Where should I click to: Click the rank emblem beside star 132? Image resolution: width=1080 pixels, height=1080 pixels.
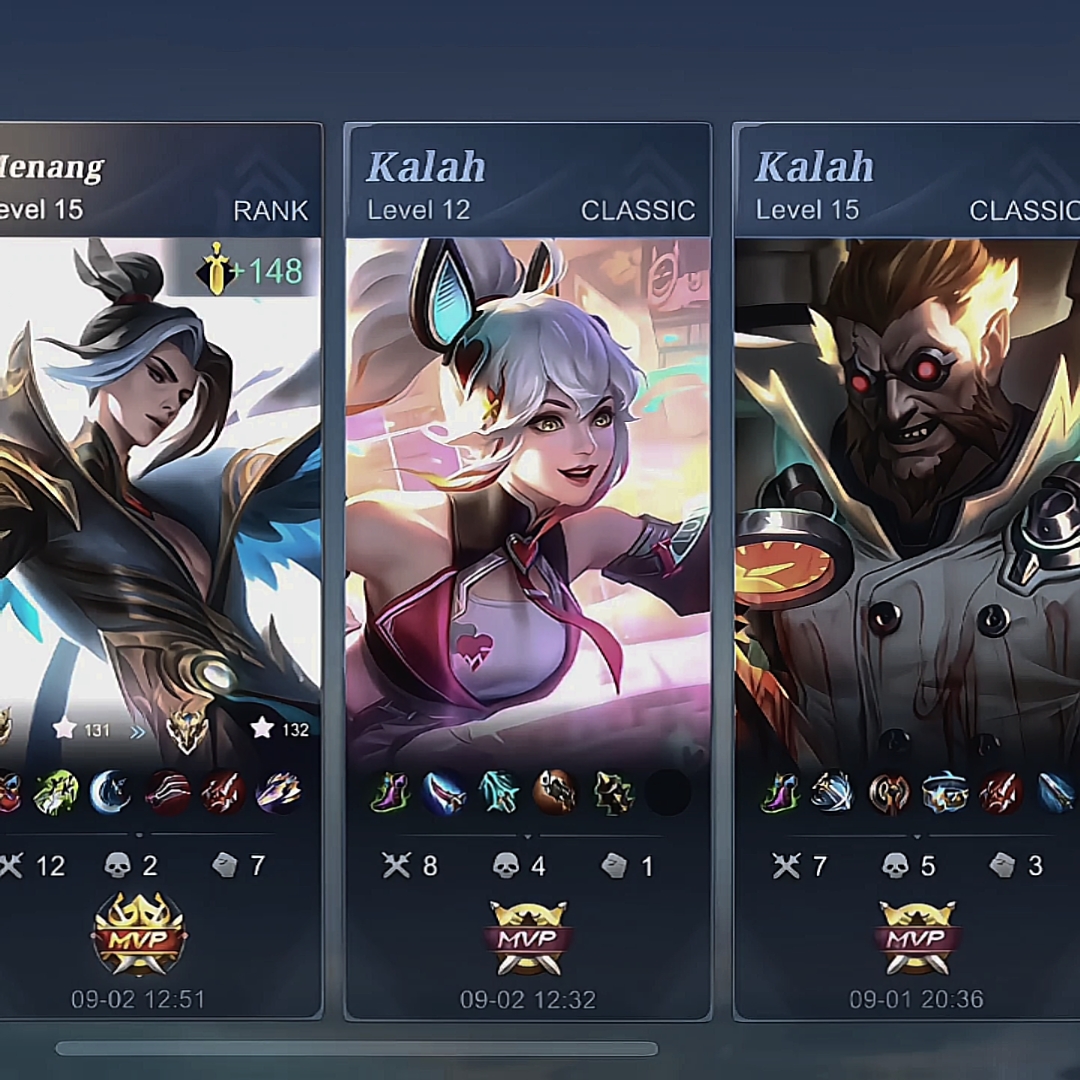point(187,731)
